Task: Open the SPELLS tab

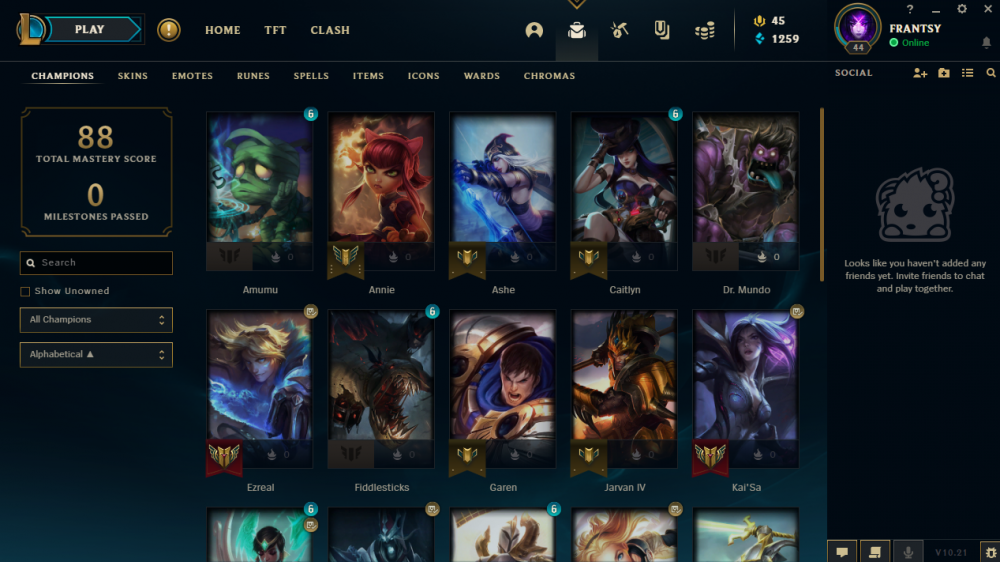Action: [311, 76]
